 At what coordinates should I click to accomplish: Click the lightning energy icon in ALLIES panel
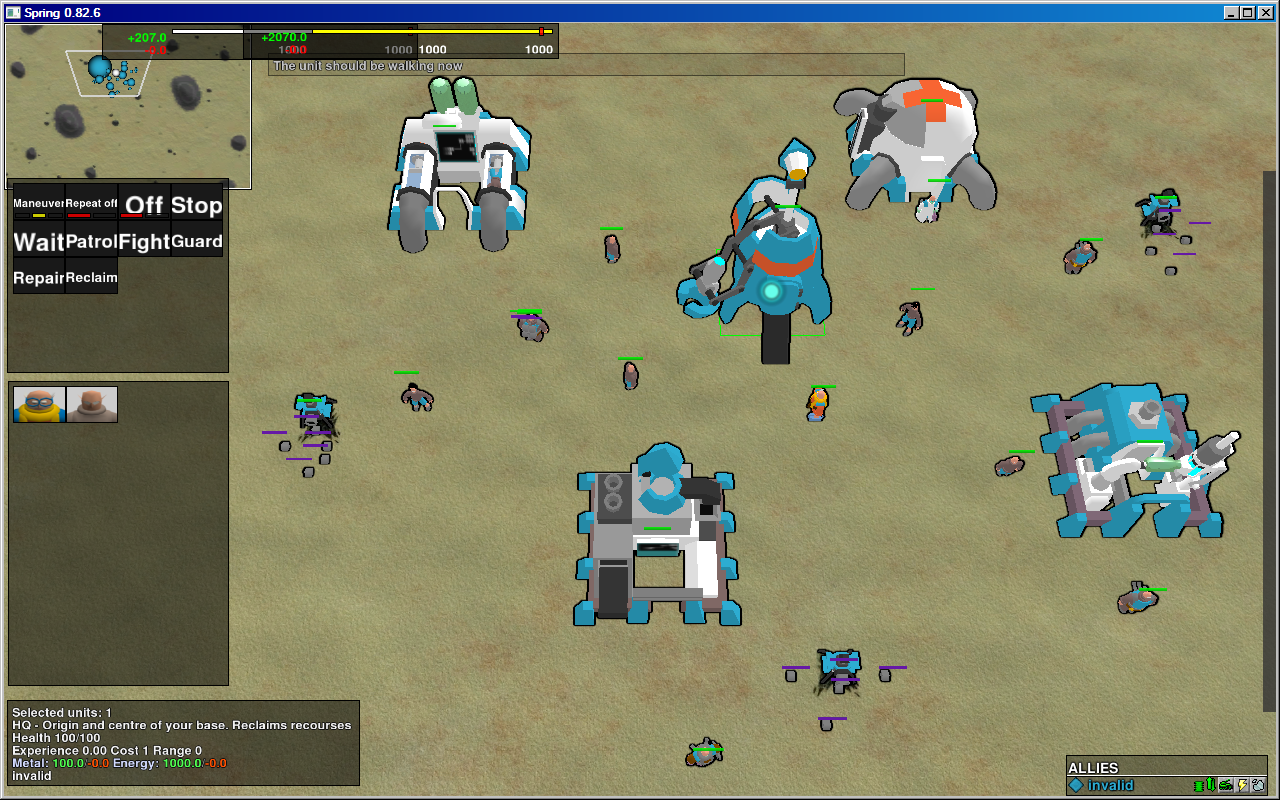pyautogui.click(x=1242, y=785)
